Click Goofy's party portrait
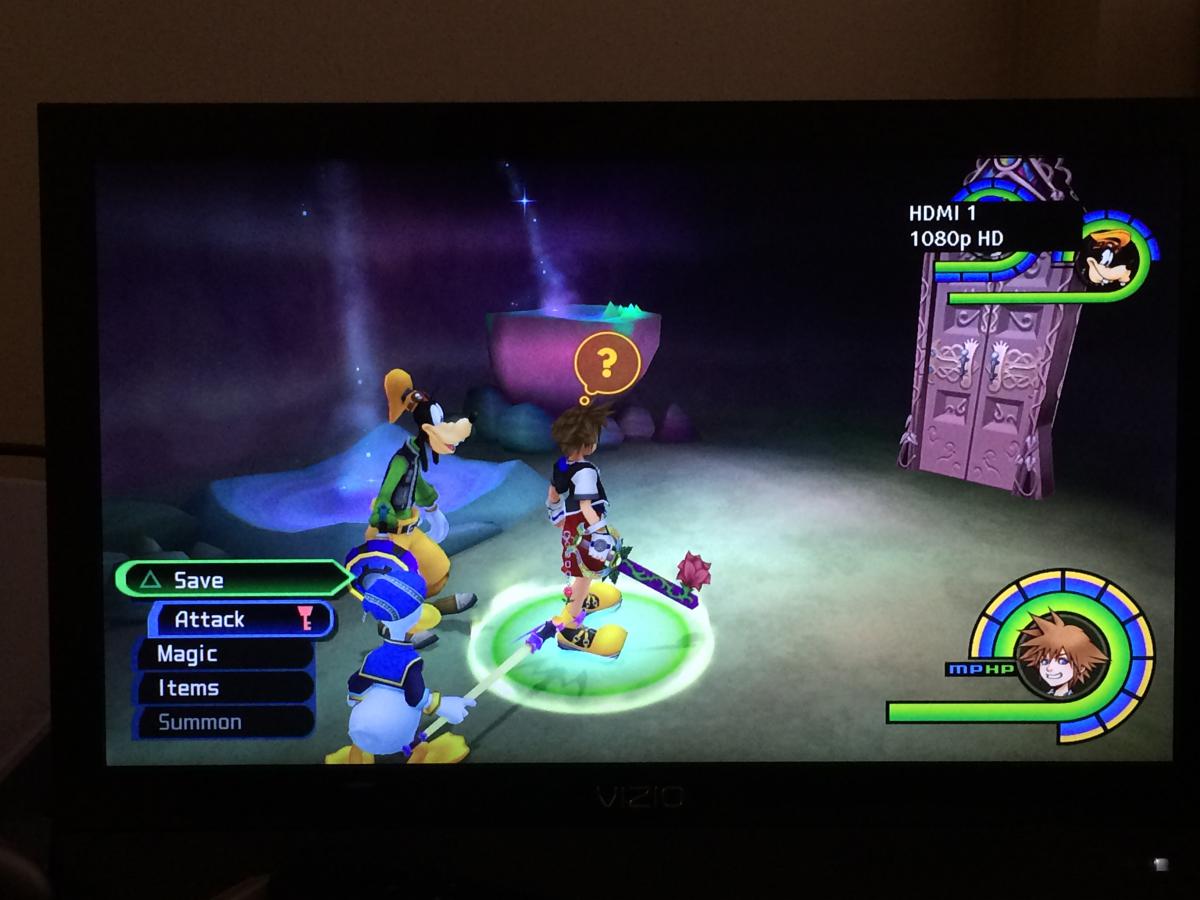This screenshot has width=1200, height=900. point(1111,259)
